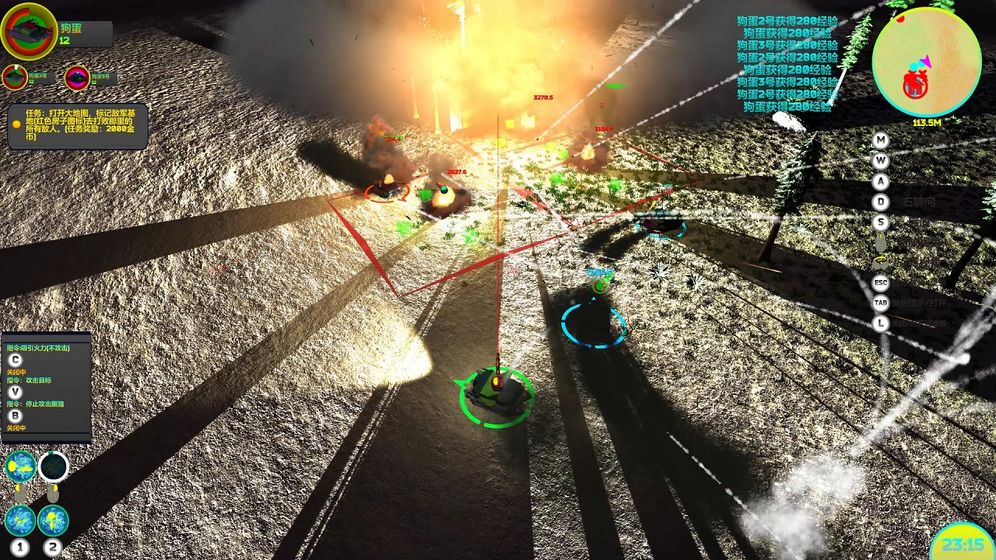The width and height of the screenshot is (996, 560).
Task: Select the squad tank portrait with magenta background
Action: (x=77, y=76)
